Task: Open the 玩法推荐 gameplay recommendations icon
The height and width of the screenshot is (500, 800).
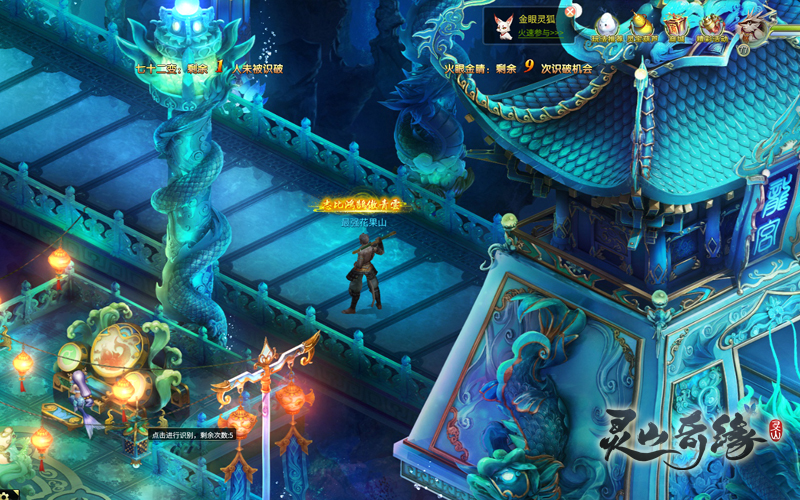Action: (607, 26)
